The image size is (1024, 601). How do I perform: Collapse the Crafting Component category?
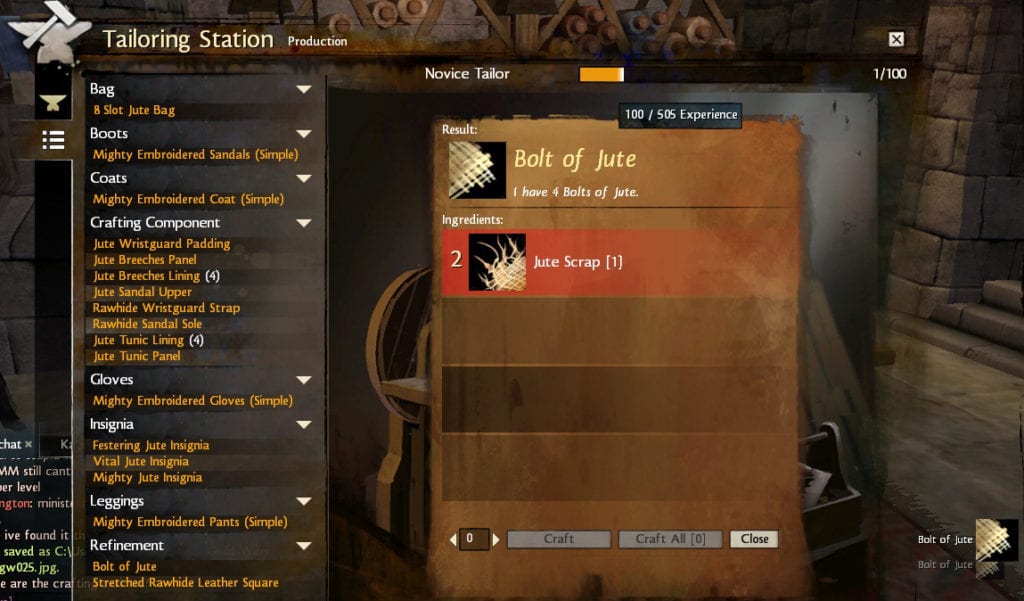[304, 223]
